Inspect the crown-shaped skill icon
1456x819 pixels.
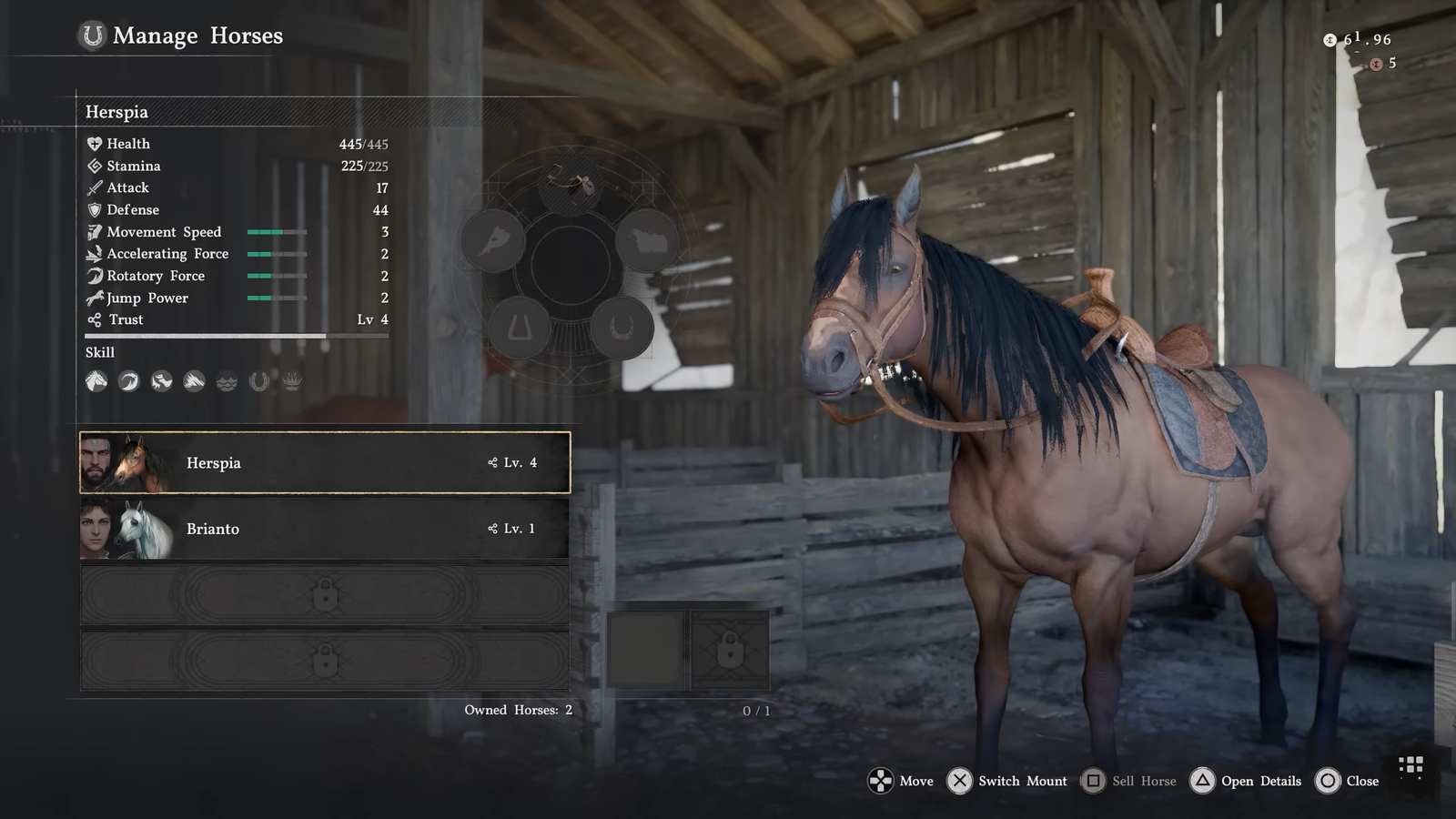pos(291,381)
